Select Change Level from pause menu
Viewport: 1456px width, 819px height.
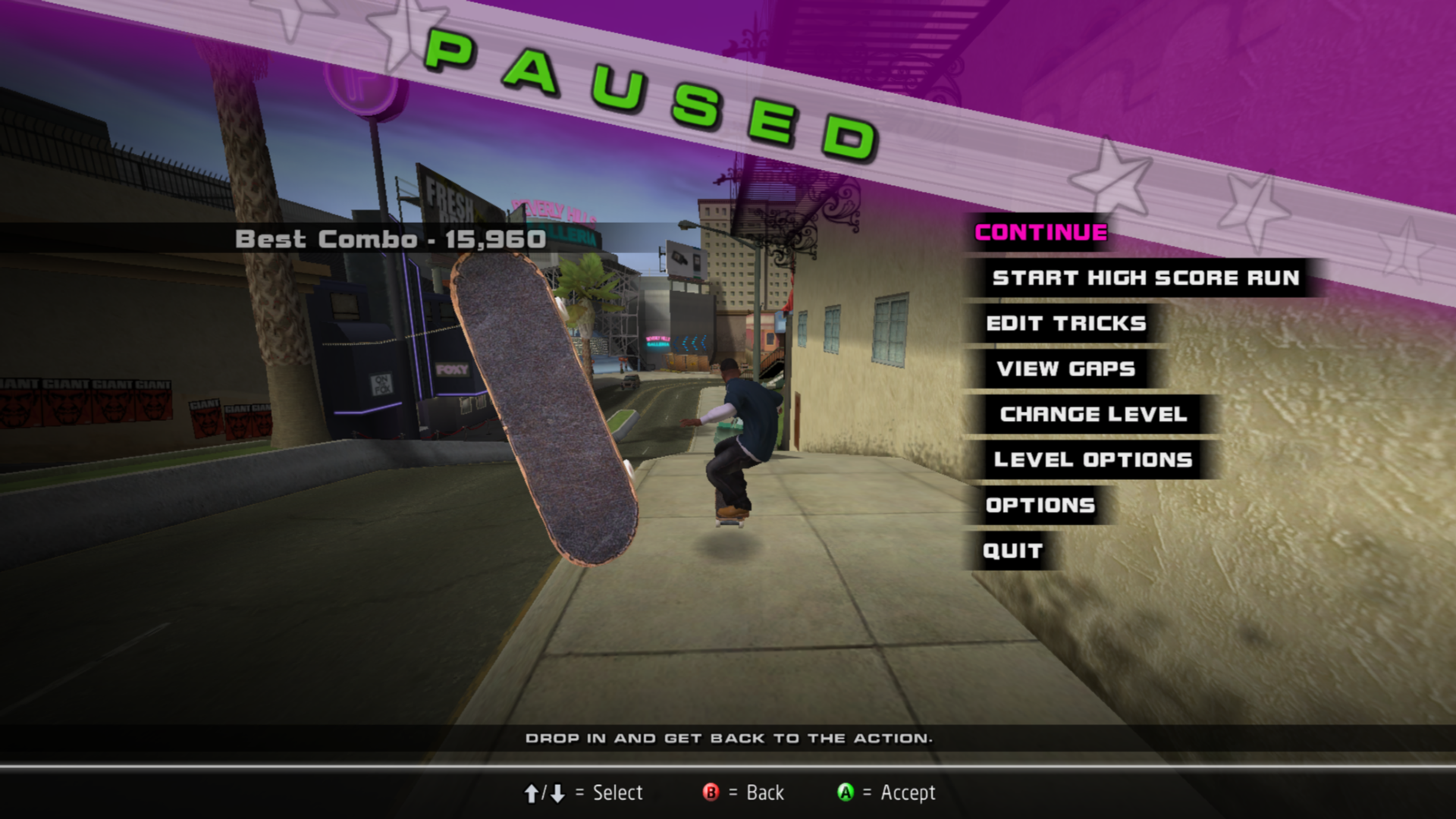pyautogui.click(x=1093, y=415)
